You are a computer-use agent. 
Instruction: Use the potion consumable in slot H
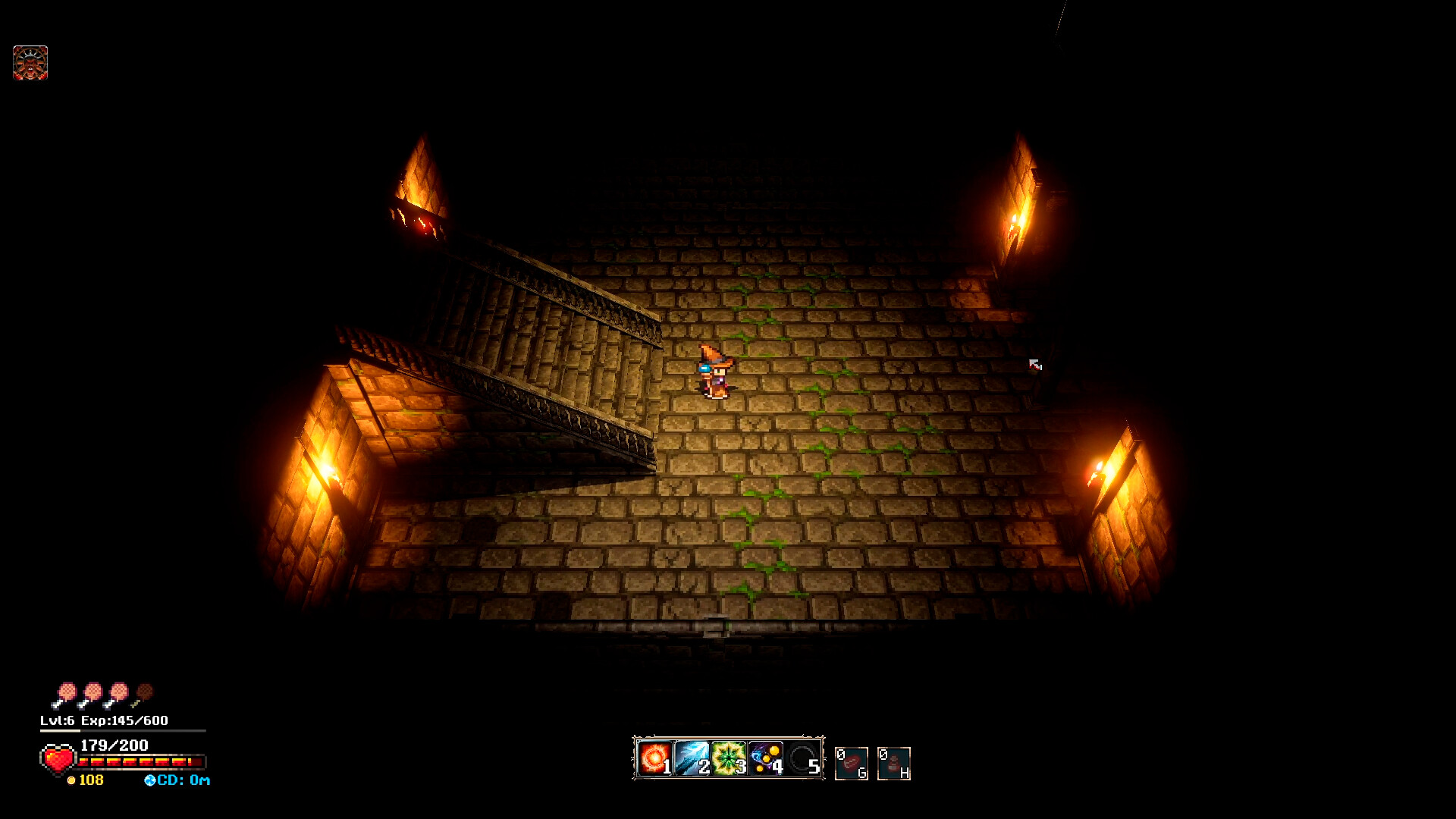(893, 762)
